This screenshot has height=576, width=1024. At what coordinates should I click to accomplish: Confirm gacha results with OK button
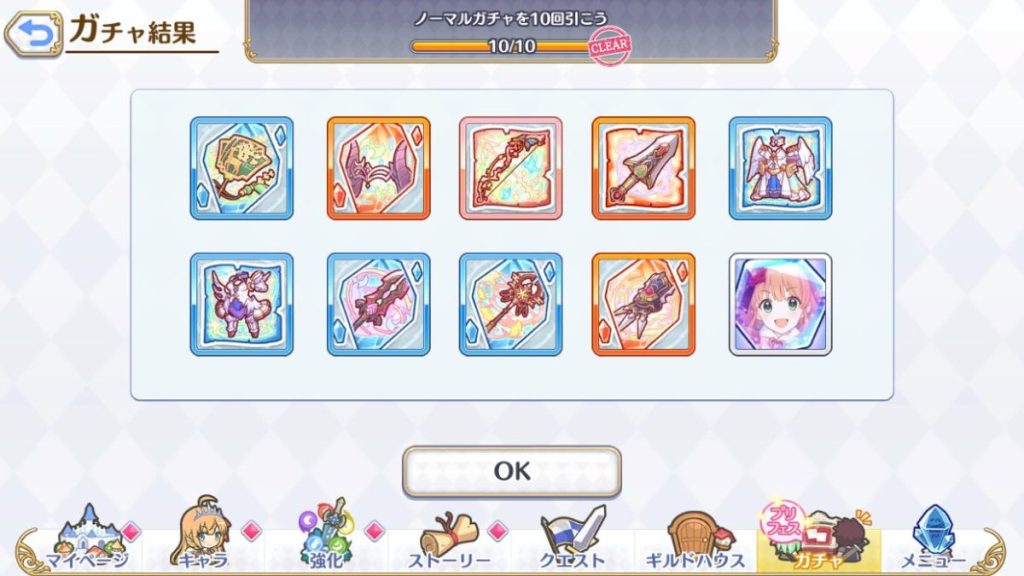[x=511, y=471]
